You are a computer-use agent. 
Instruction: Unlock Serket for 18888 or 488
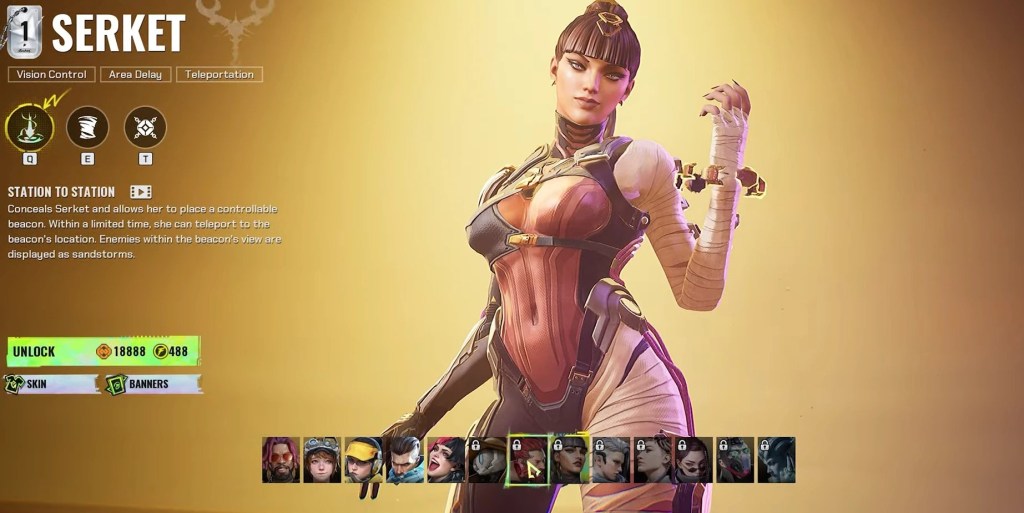(x=103, y=351)
